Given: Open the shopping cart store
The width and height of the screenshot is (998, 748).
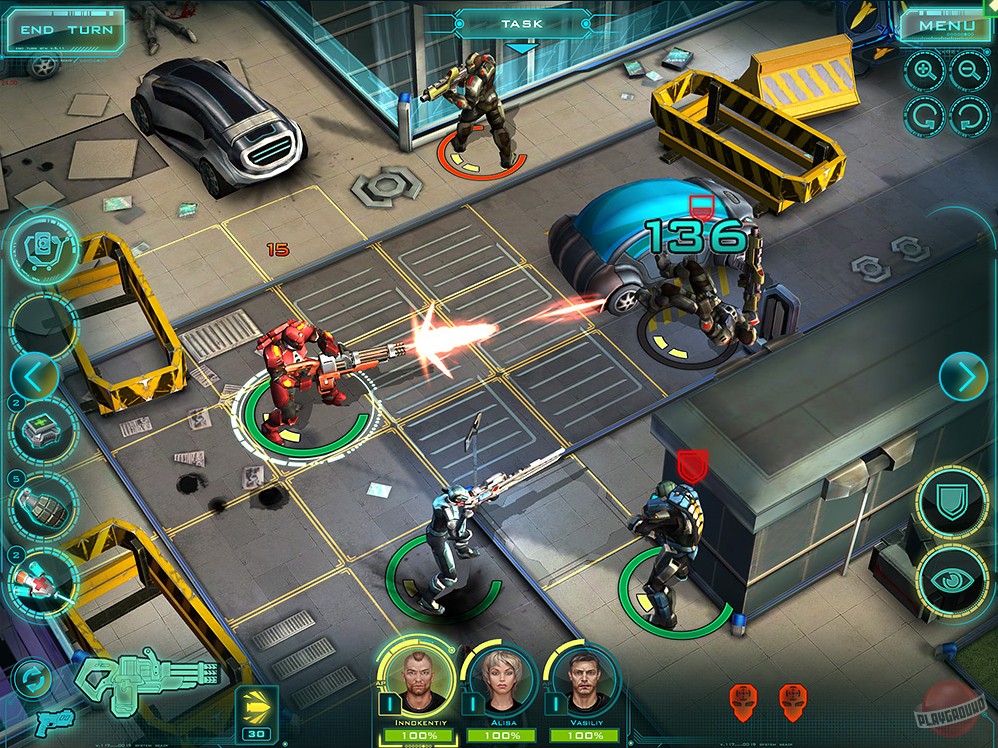Looking at the screenshot, I should [x=45, y=246].
